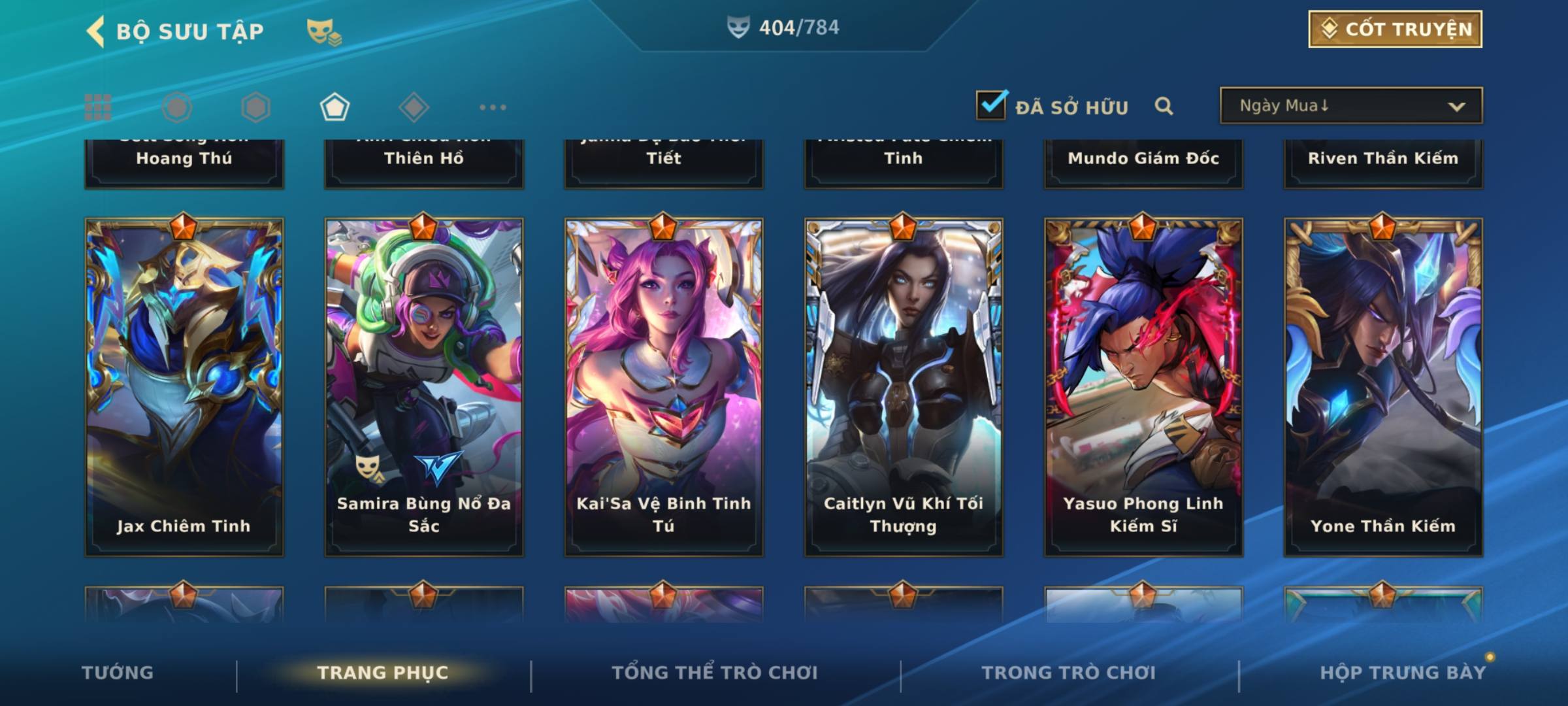The image size is (1568, 706).
Task: Switch to the Tướng tab
Action: tap(118, 673)
